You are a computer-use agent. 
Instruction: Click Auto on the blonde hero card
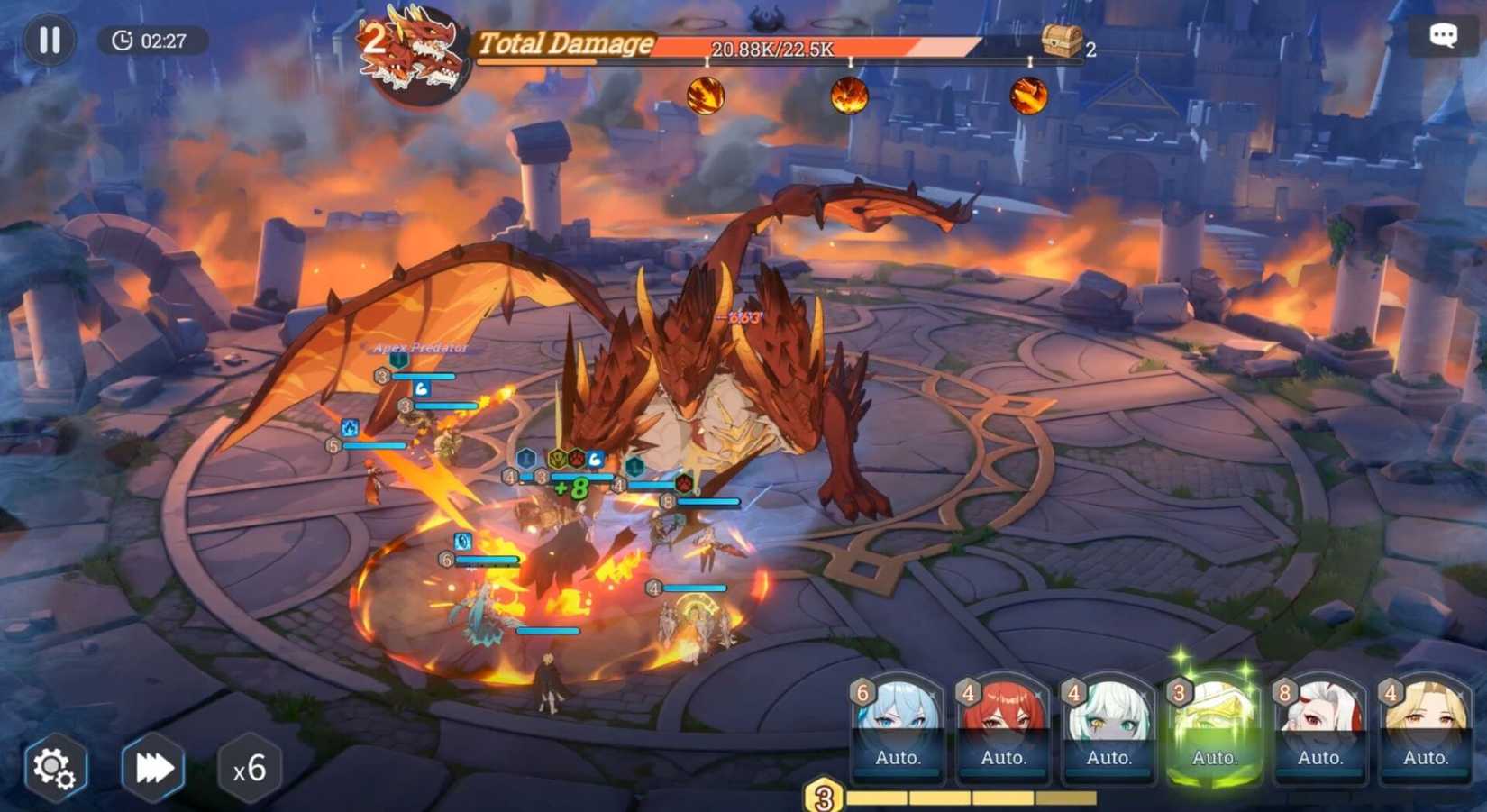pyautogui.click(x=1425, y=758)
